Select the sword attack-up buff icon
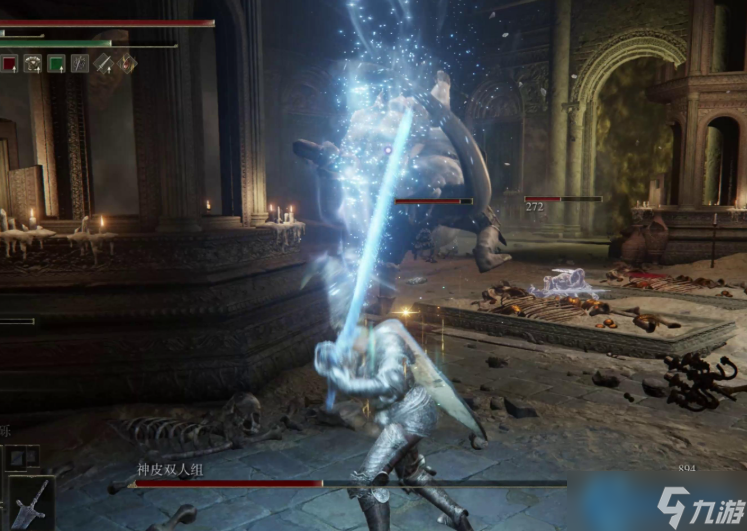747x531 pixels. (x=104, y=63)
